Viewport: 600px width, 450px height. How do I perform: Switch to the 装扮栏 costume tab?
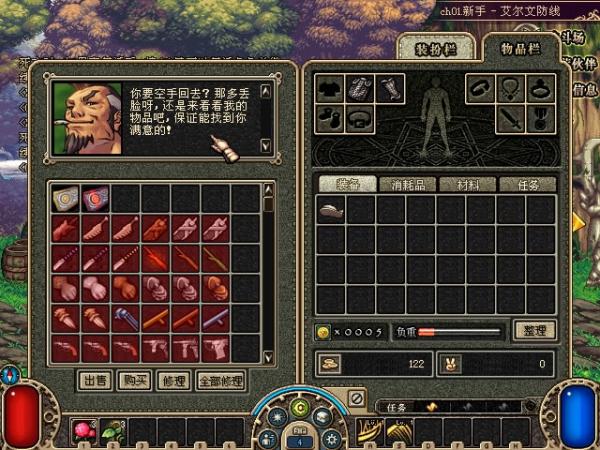(435, 48)
